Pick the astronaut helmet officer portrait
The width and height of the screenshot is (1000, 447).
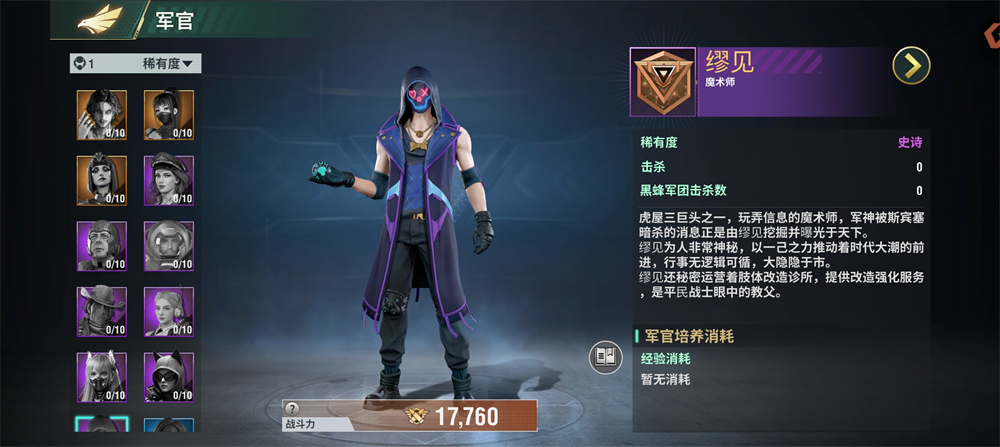168,245
